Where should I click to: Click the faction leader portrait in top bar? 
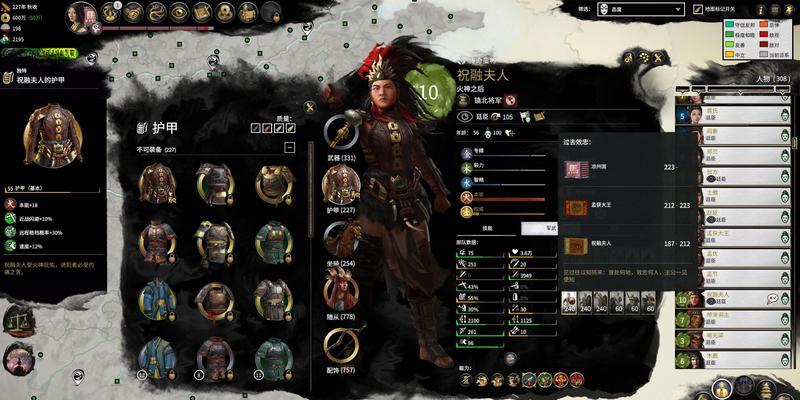85,14
